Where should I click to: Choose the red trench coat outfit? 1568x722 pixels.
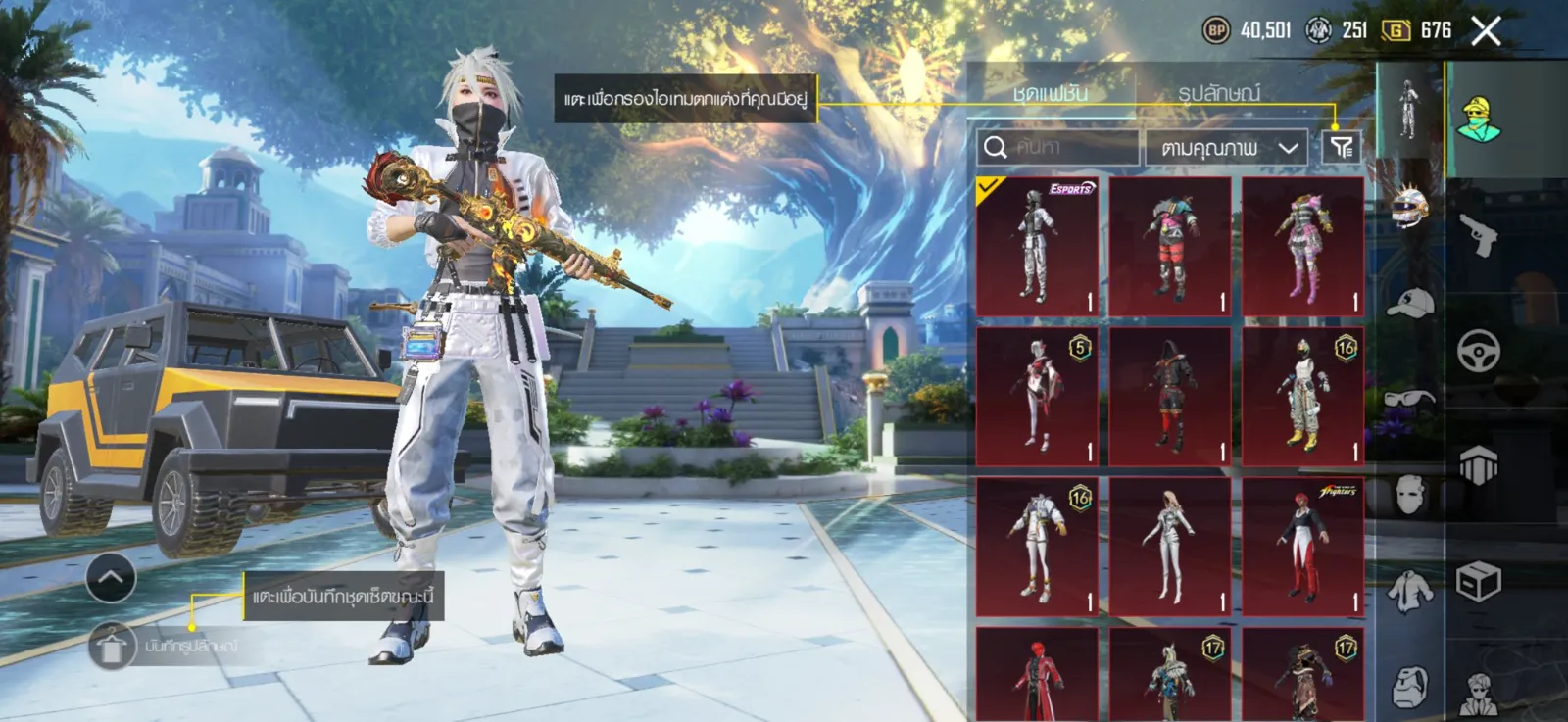[x=1037, y=676]
